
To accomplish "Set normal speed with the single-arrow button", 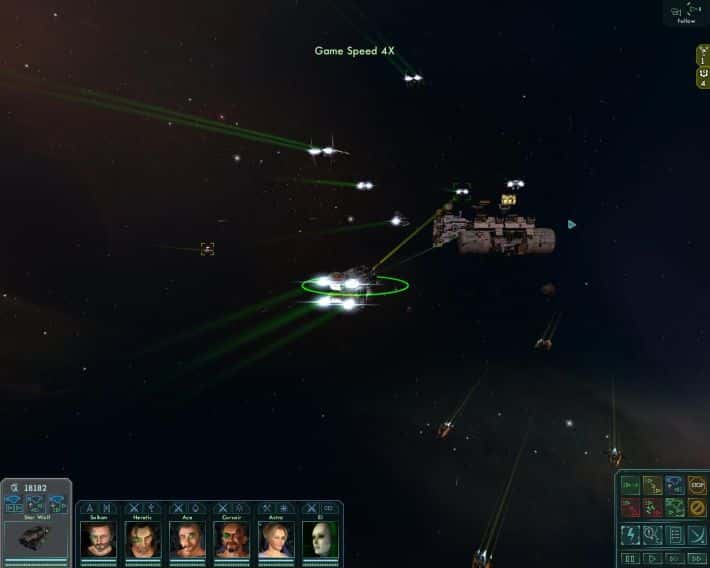I will pyautogui.click(x=653, y=558).
